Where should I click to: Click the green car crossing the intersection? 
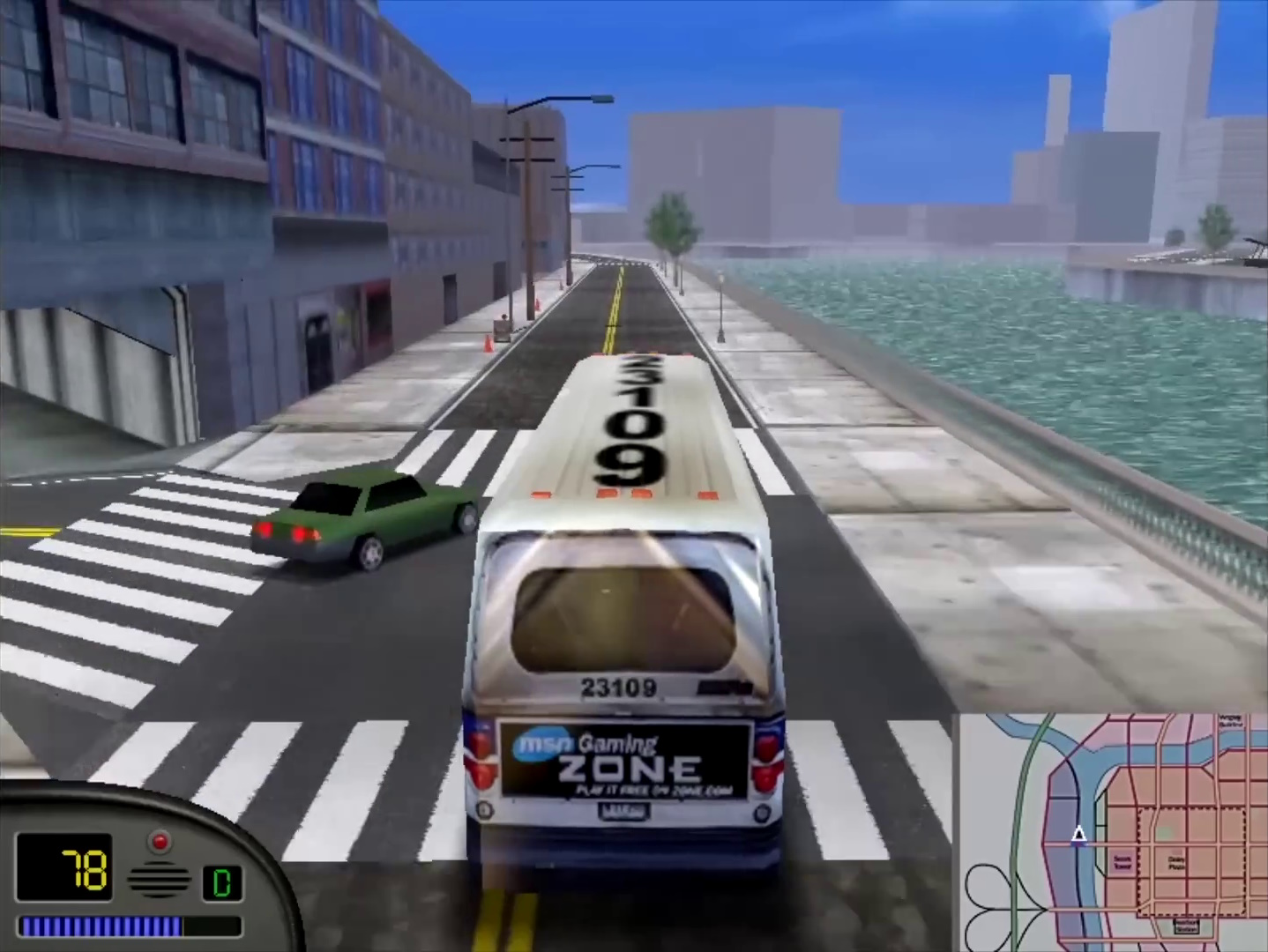coord(362,520)
